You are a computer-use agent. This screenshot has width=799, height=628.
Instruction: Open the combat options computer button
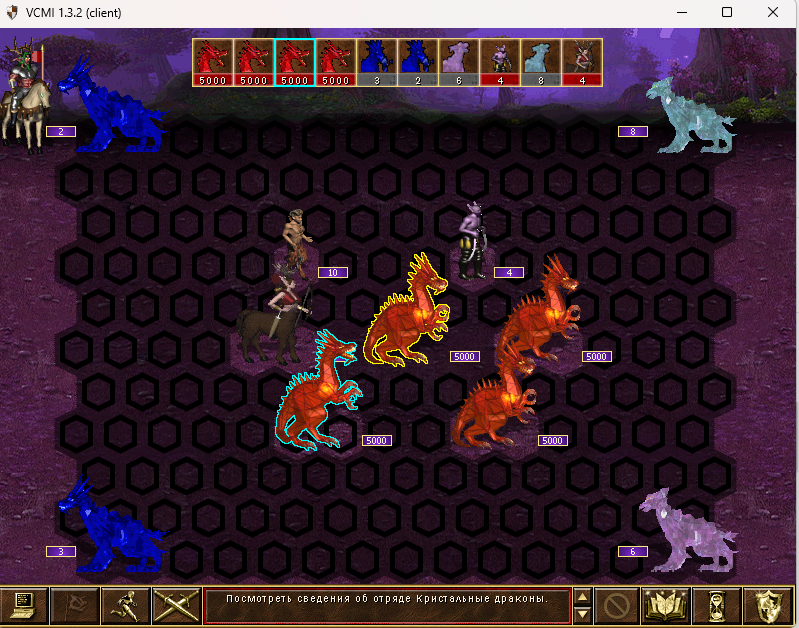pyautogui.click(x=24, y=605)
